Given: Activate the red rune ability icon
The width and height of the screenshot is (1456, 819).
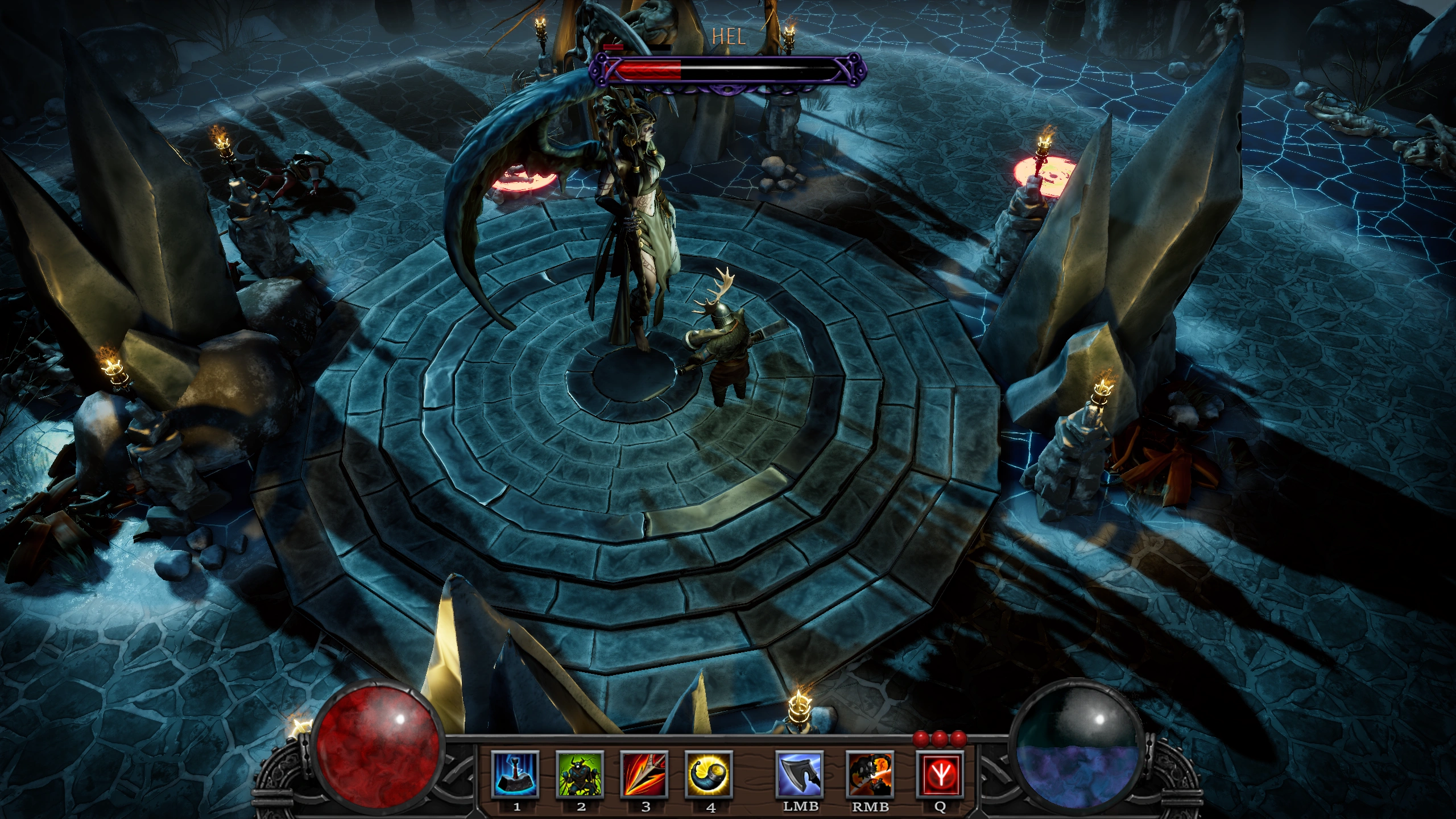Looking at the screenshot, I should coord(940,774).
